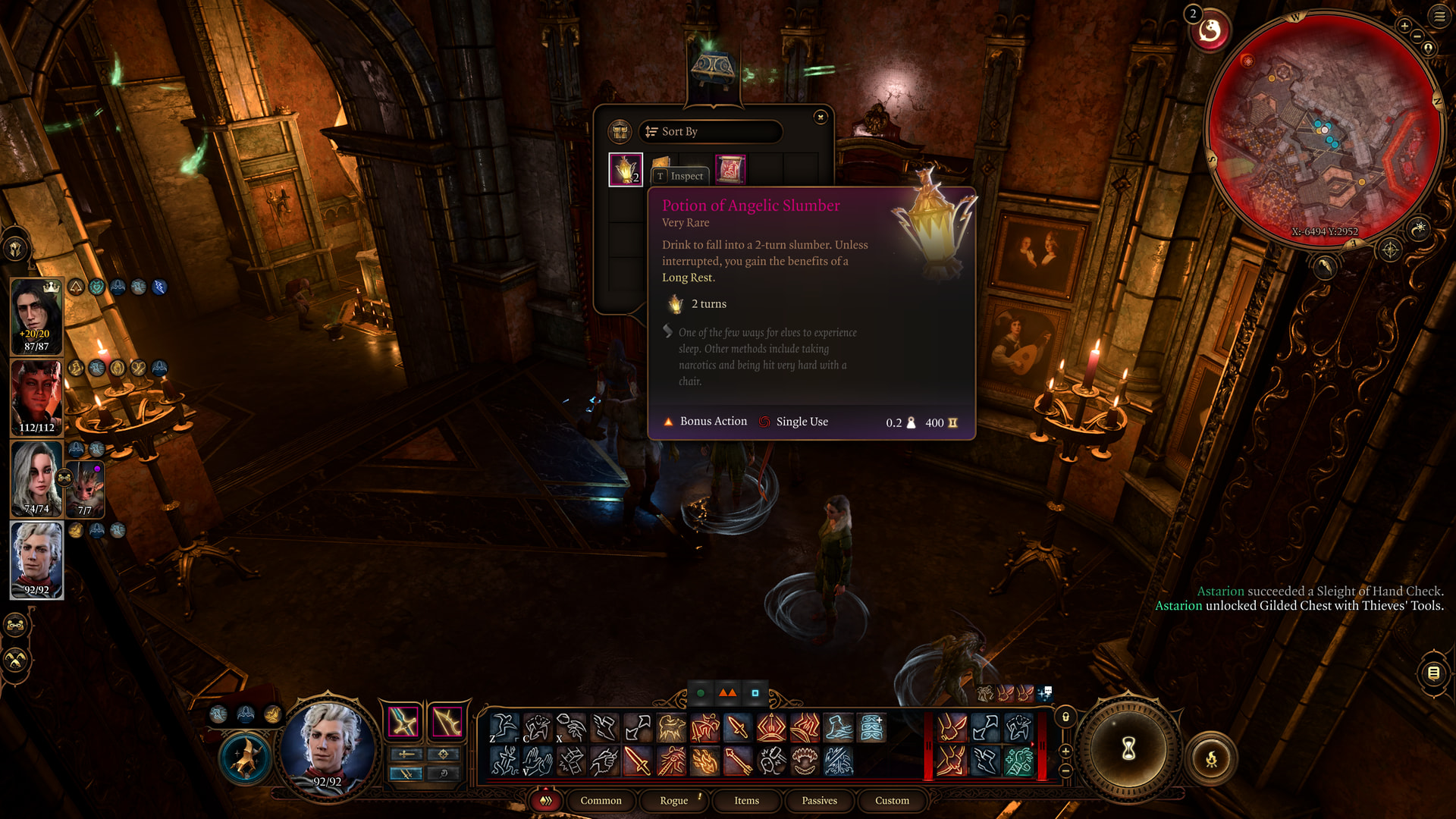Zoom out on the minimap
Image resolution: width=1456 pixels, height=819 pixels.
(x=1417, y=36)
